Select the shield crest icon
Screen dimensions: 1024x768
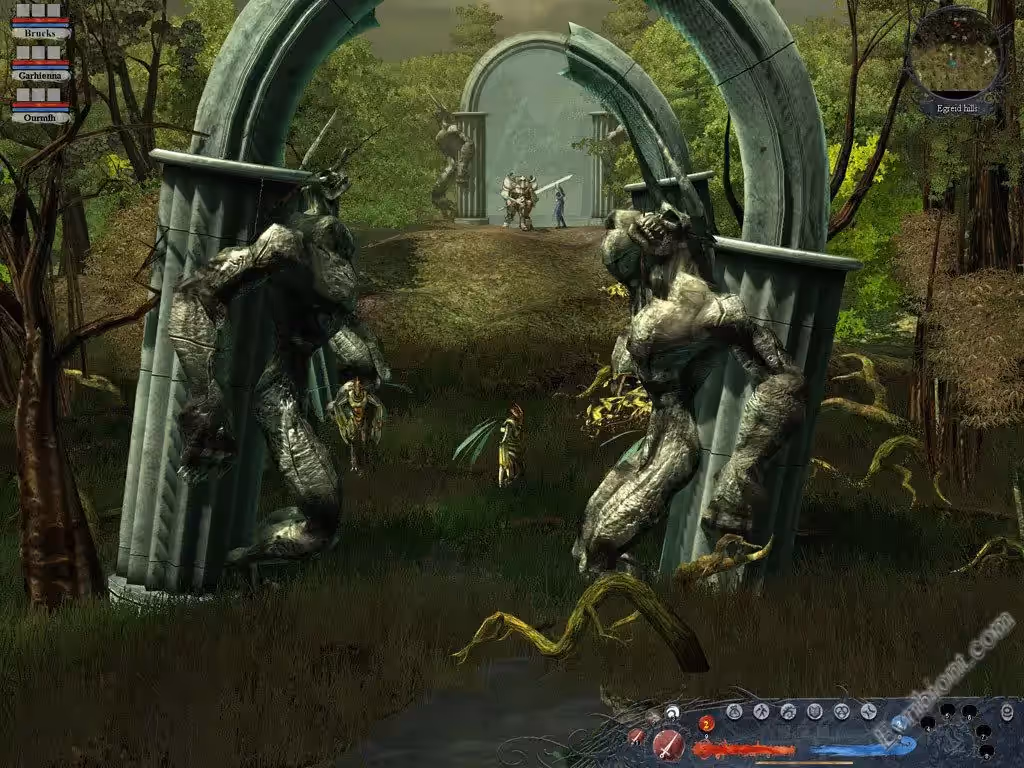pos(815,712)
